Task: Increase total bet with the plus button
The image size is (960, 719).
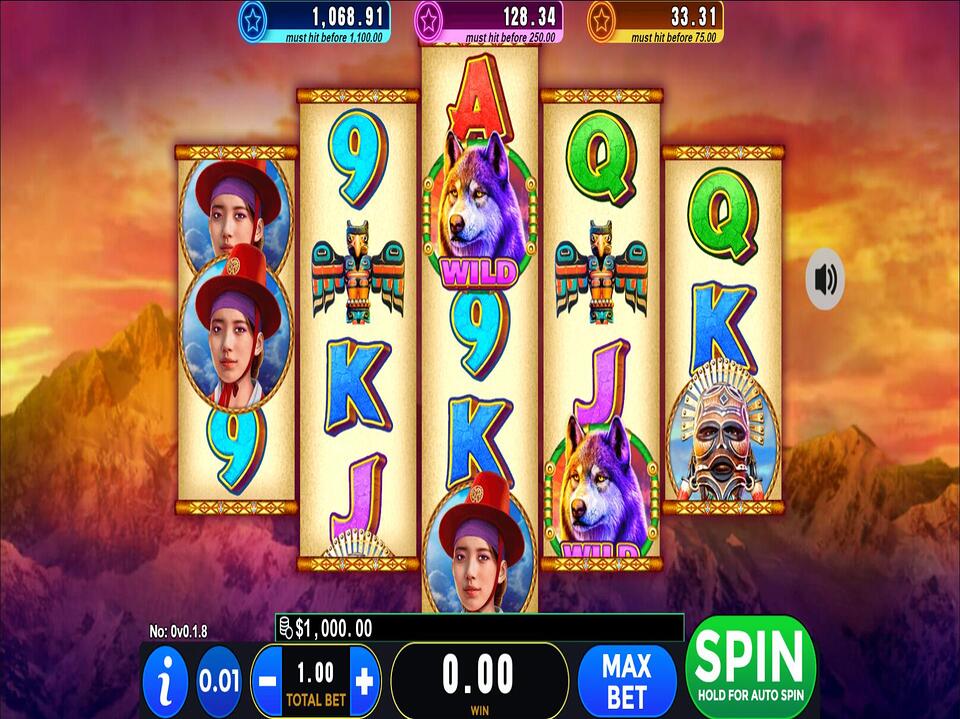Action: pyautogui.click(x=364, y=682)
